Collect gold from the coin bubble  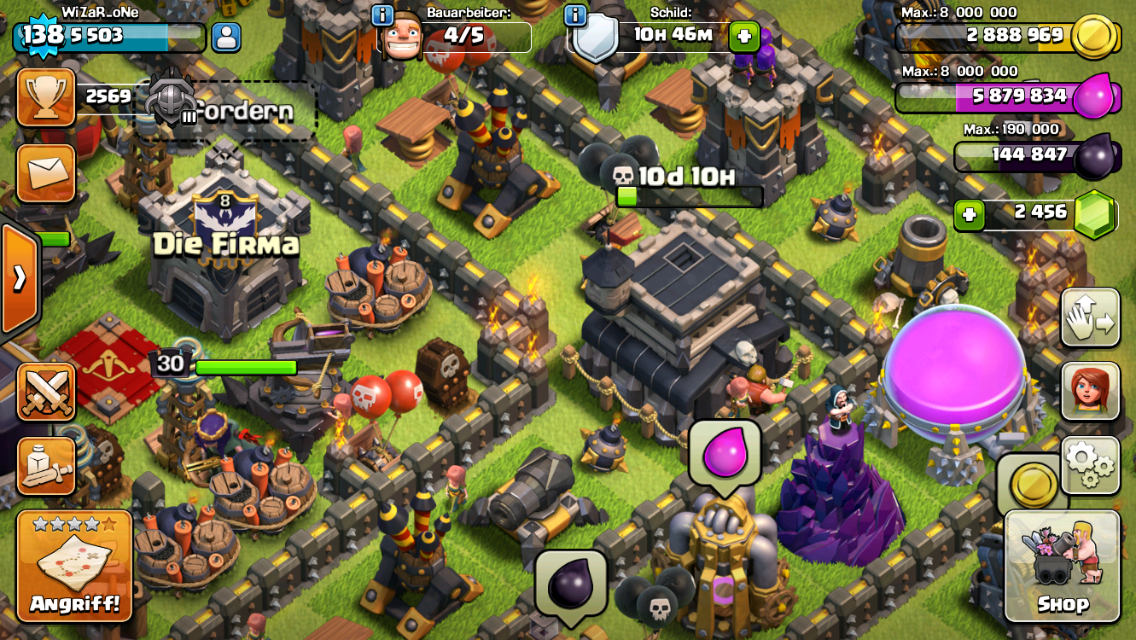click(x=1032, y=486)
